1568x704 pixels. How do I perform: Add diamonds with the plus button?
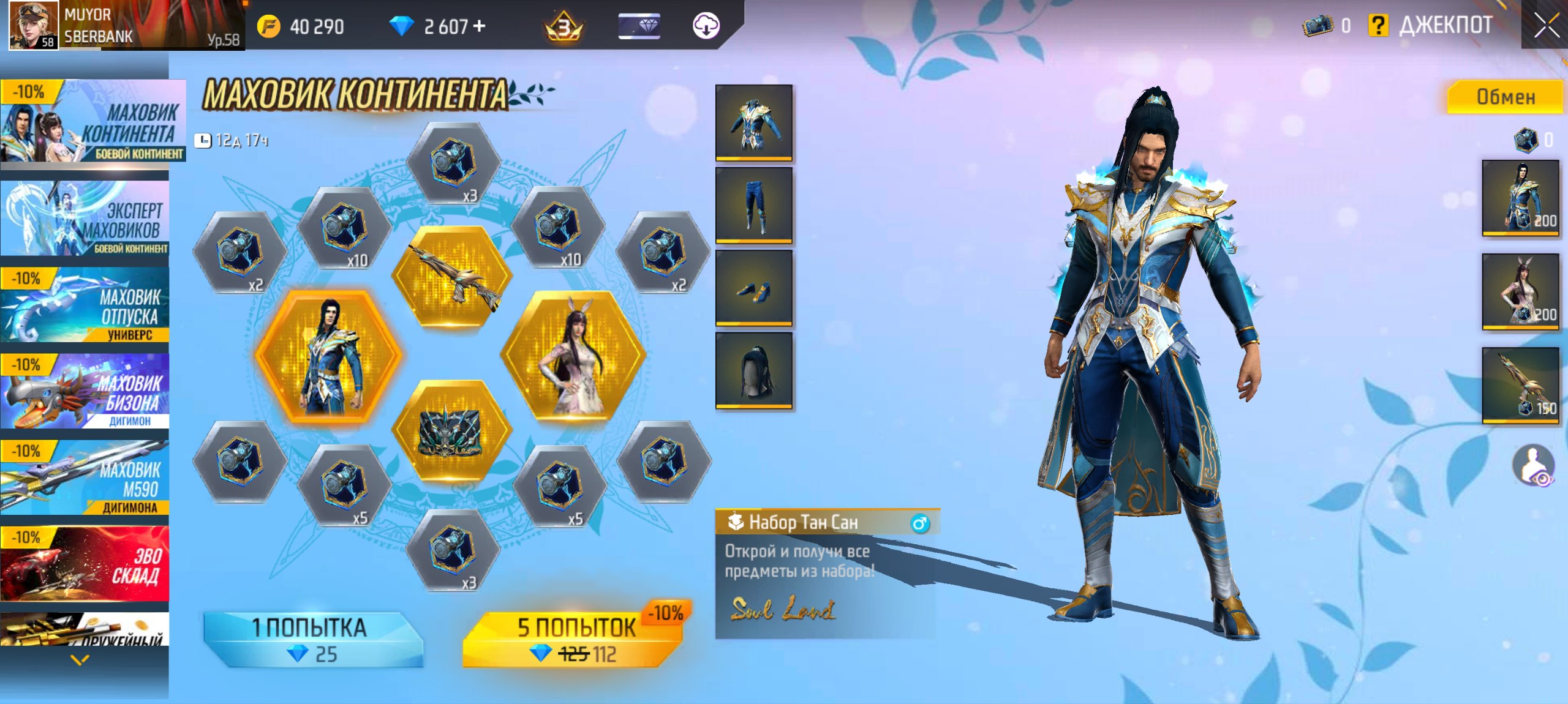480,26
